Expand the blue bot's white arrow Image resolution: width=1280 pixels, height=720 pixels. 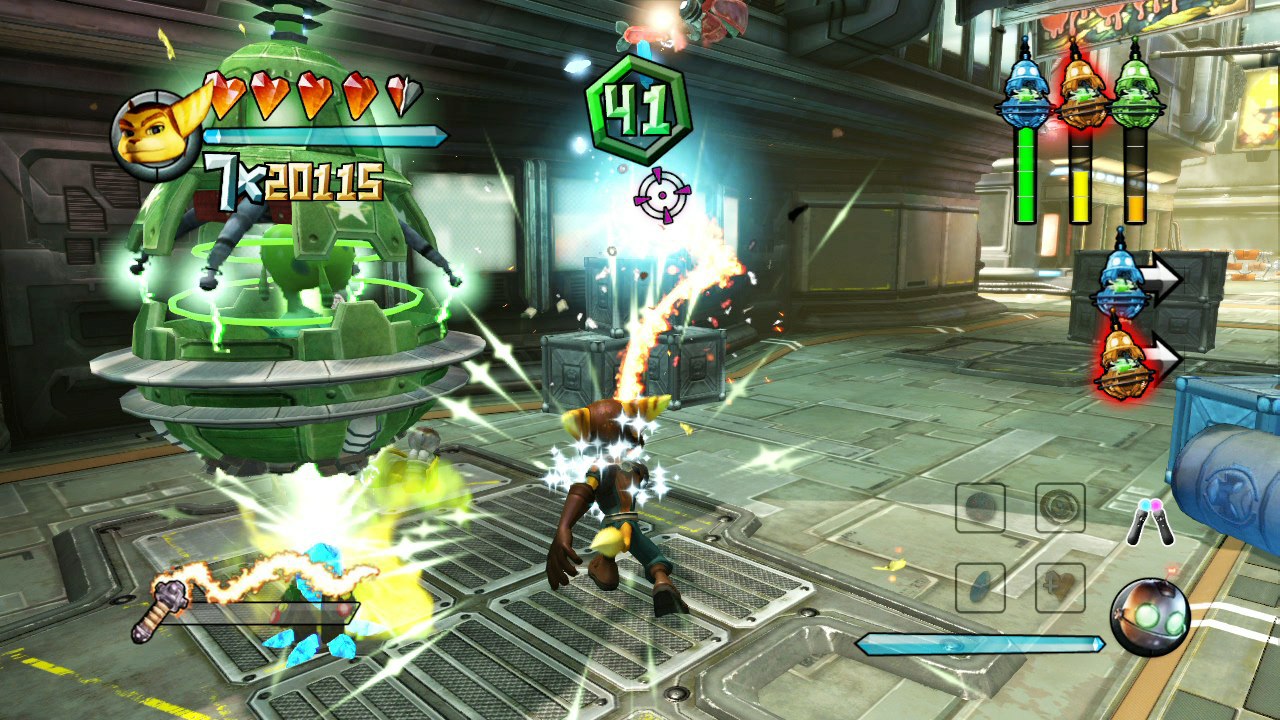click(1162, 280)
